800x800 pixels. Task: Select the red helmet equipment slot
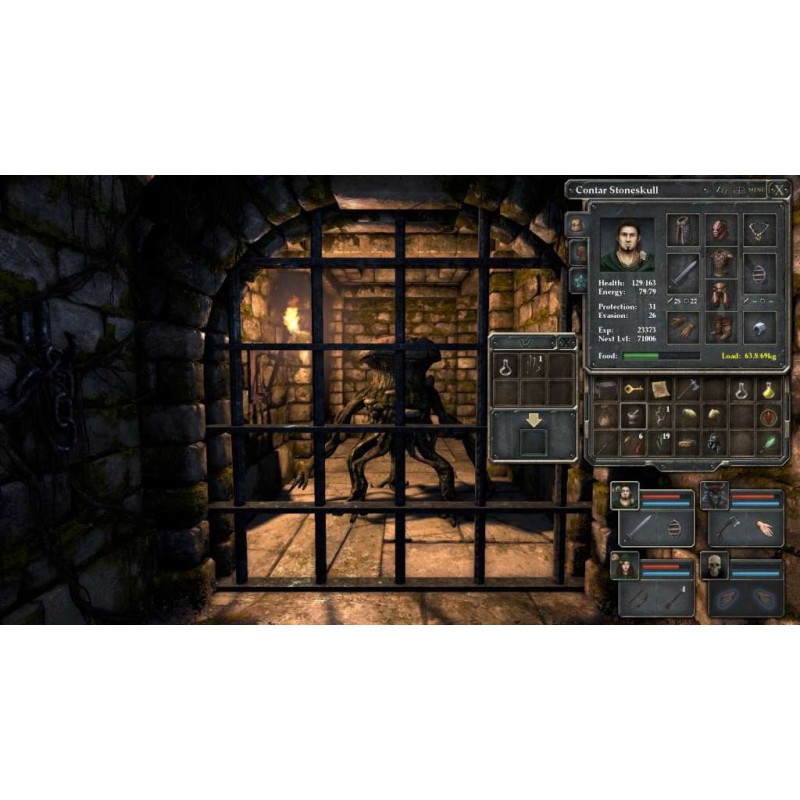pos(721,230)
